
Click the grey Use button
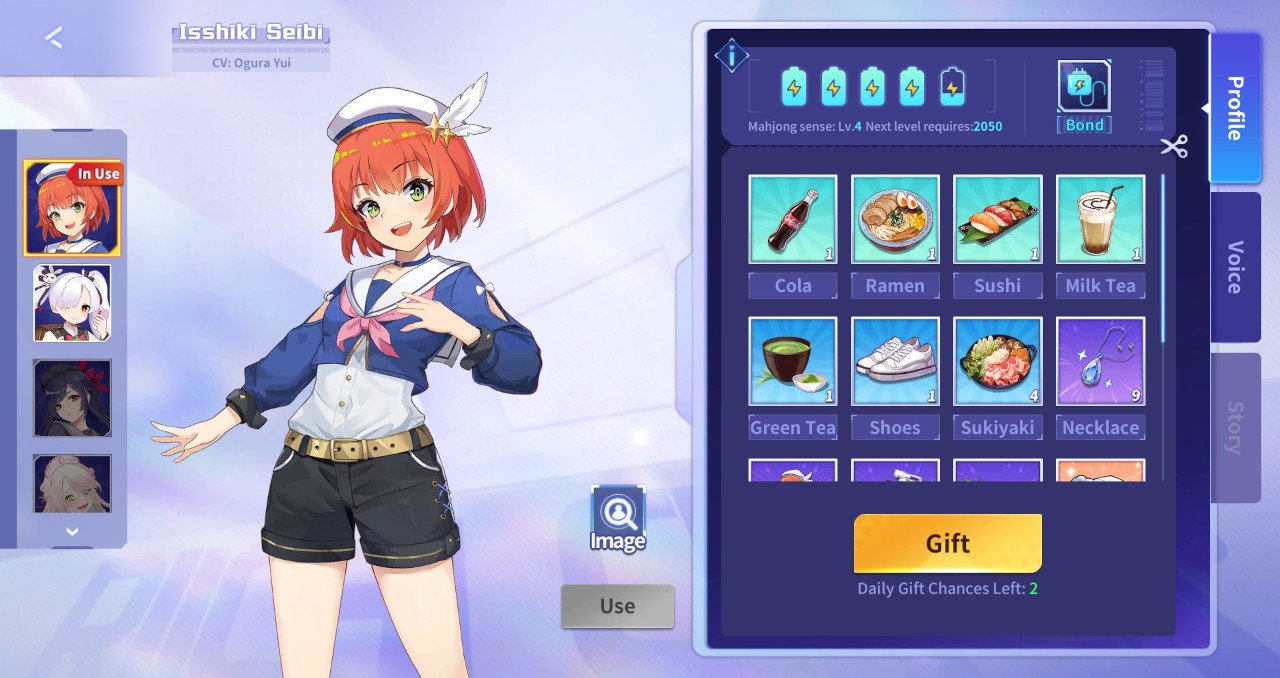pos(617,606)
